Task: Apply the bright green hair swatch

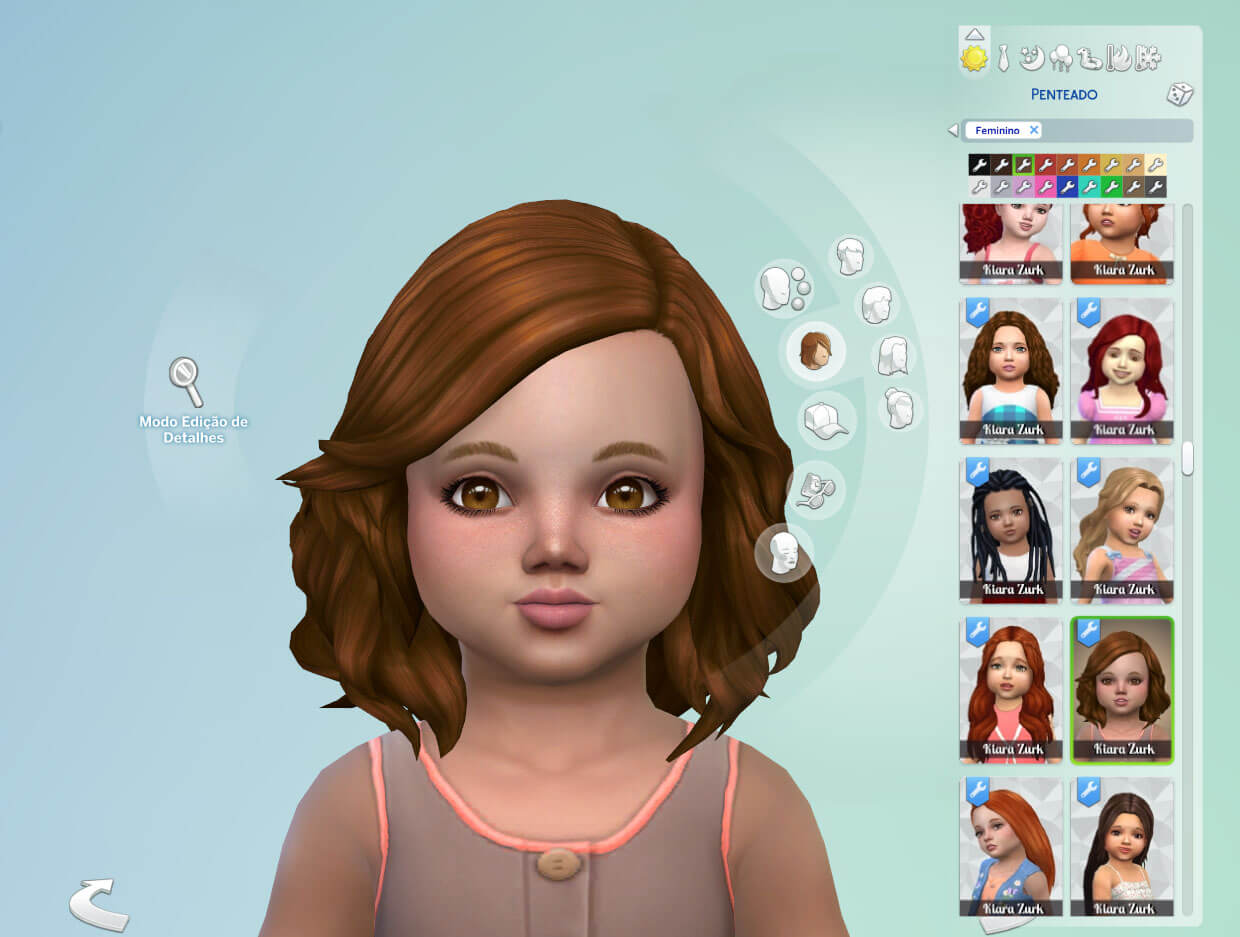Action: click(x=1111, y=187)
